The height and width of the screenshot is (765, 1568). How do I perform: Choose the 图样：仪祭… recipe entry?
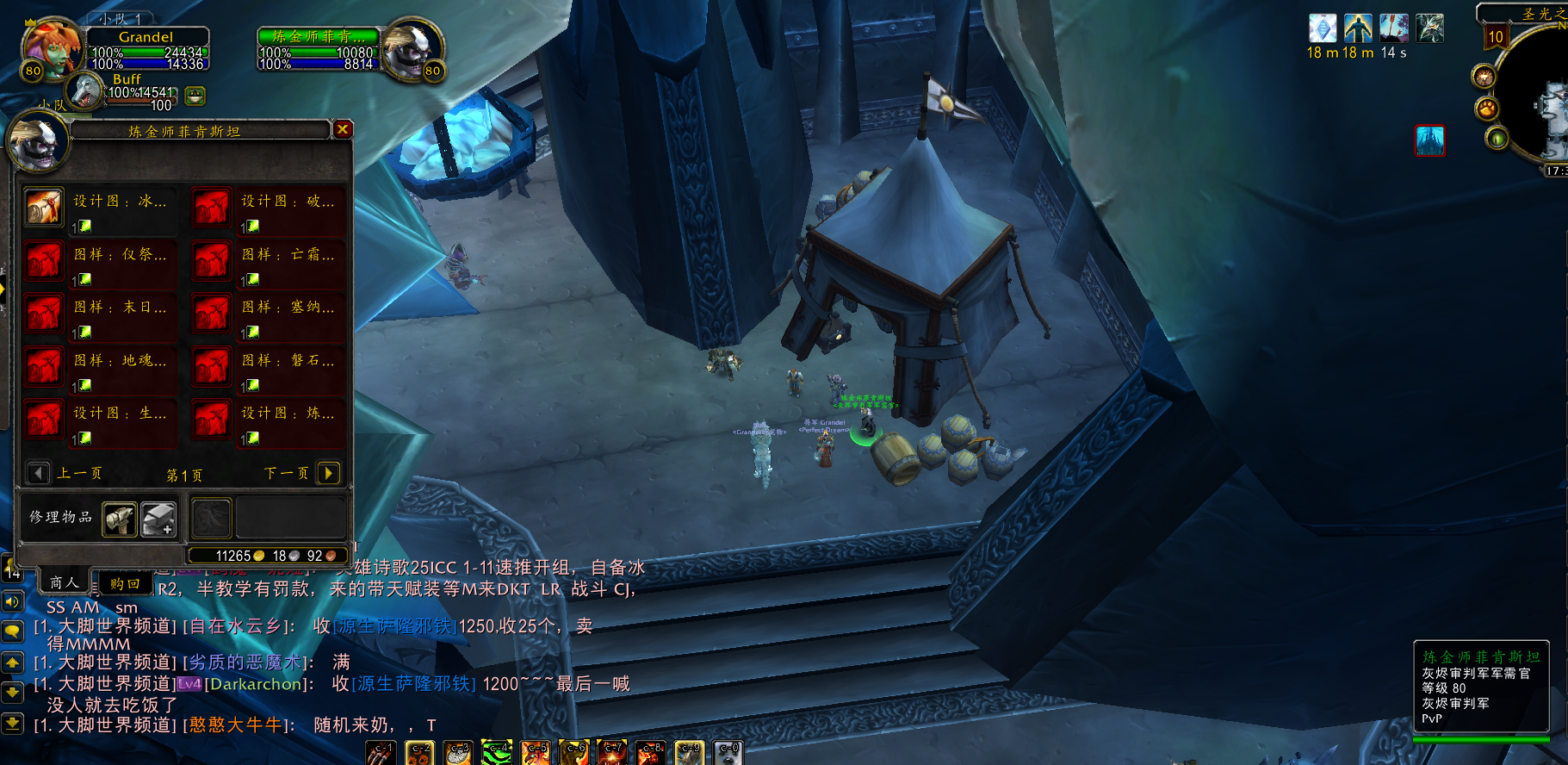[x=44, y=261]
